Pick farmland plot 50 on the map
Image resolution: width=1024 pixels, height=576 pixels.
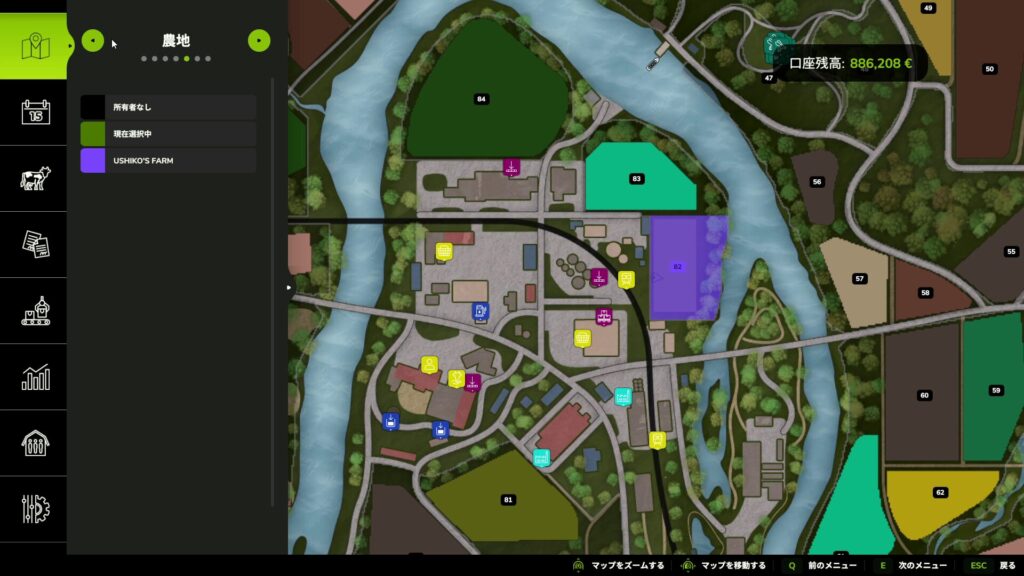click(x=989, y=69)
